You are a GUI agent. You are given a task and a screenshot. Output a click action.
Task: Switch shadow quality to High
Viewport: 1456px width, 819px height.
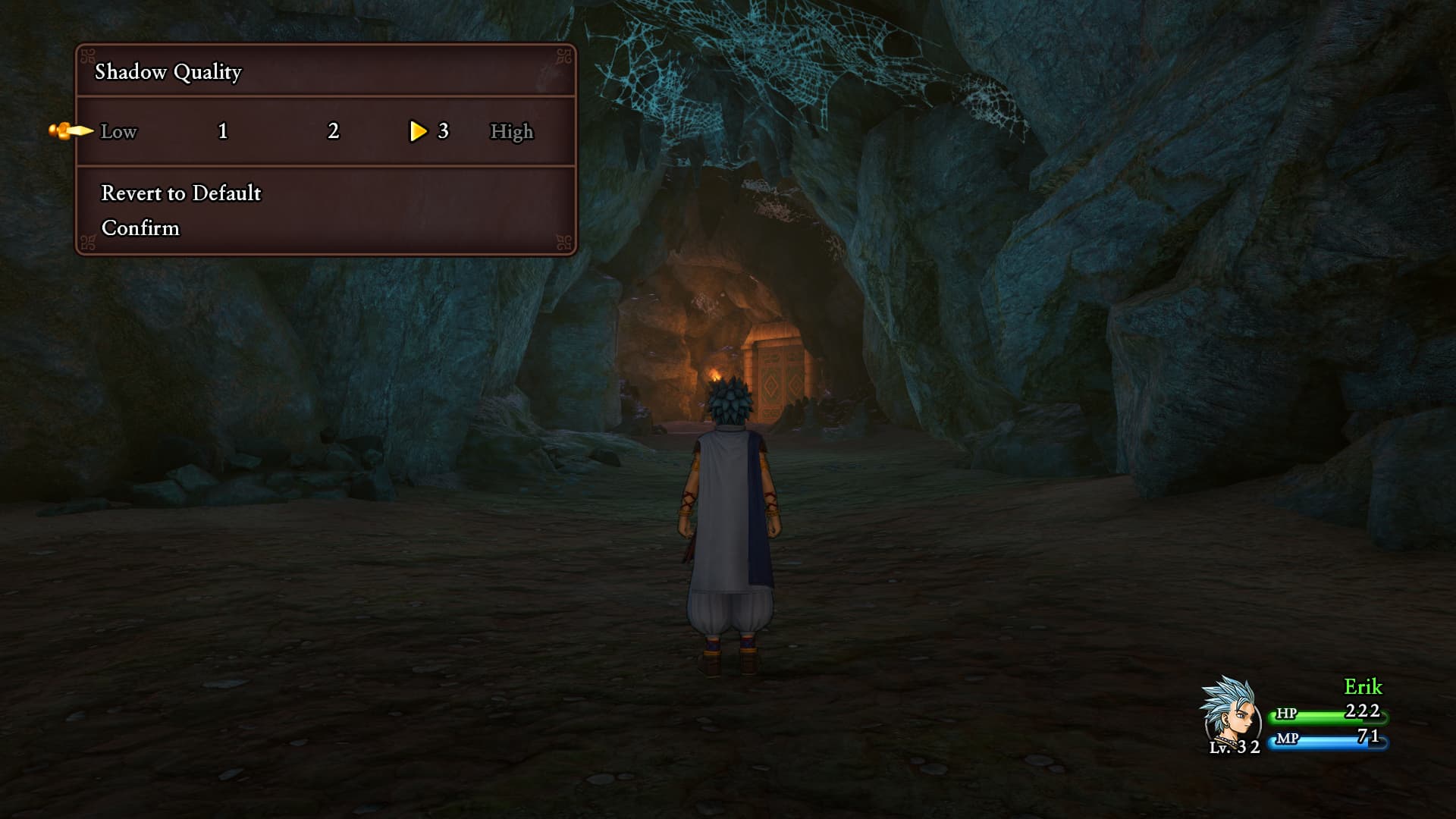[512, 132]
